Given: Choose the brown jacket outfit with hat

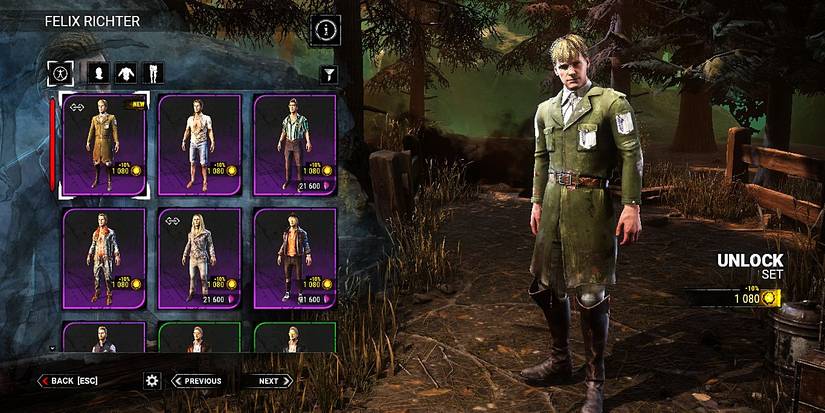Looking at the screenshot, I should pos(294,257).
